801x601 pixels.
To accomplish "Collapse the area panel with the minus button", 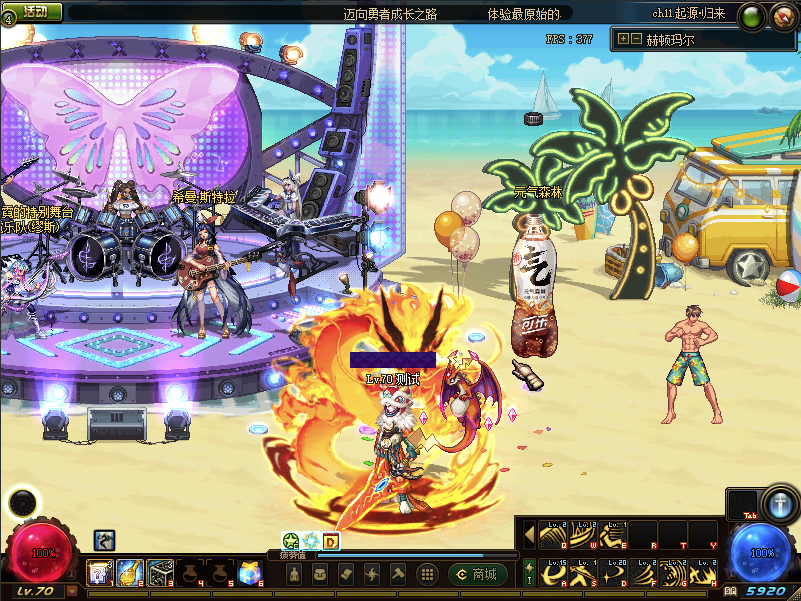I will point(635,39).
